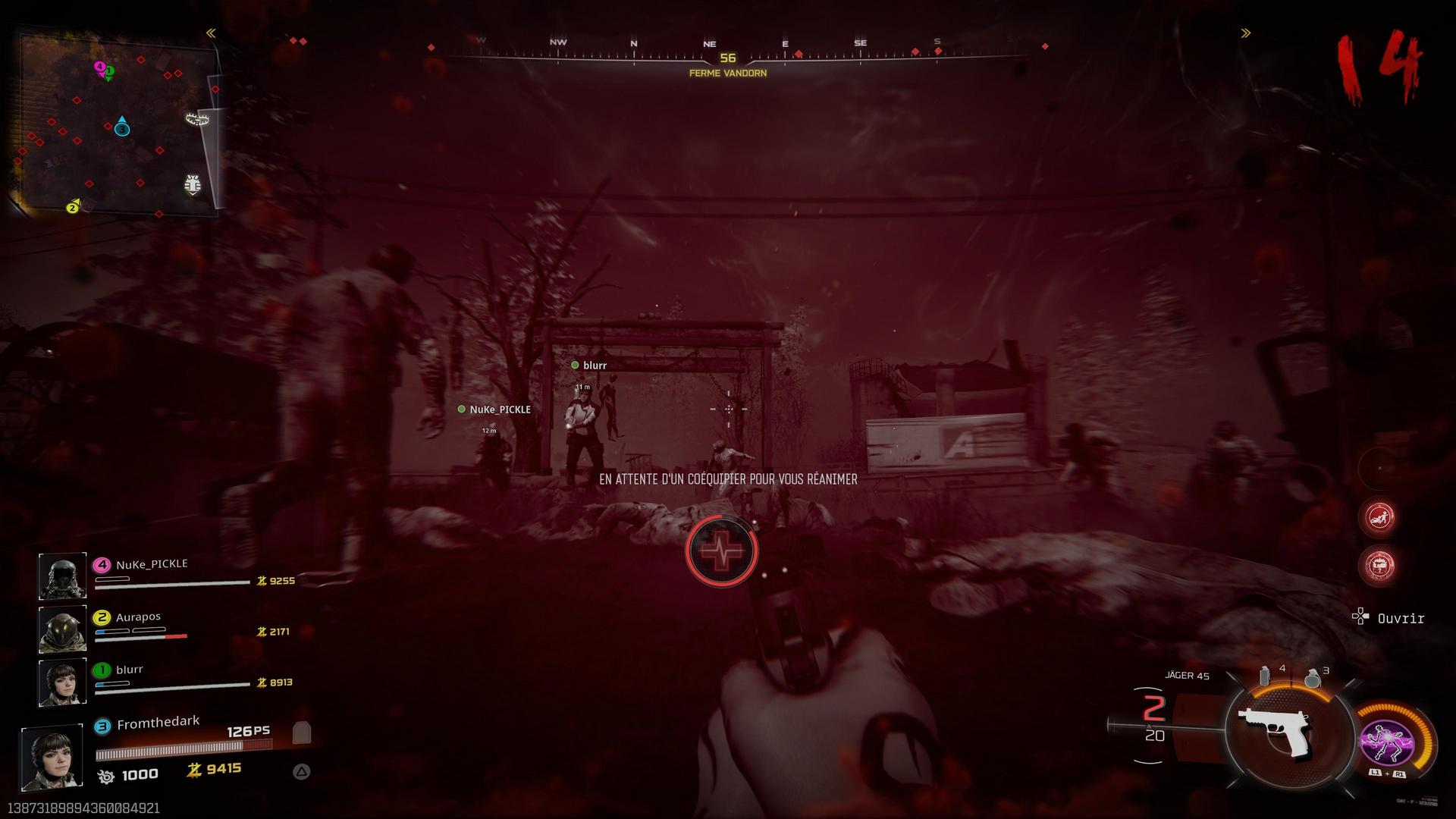Click the compass bar heading indicator
1456x819 pixels.
click(x=727, y=58)
